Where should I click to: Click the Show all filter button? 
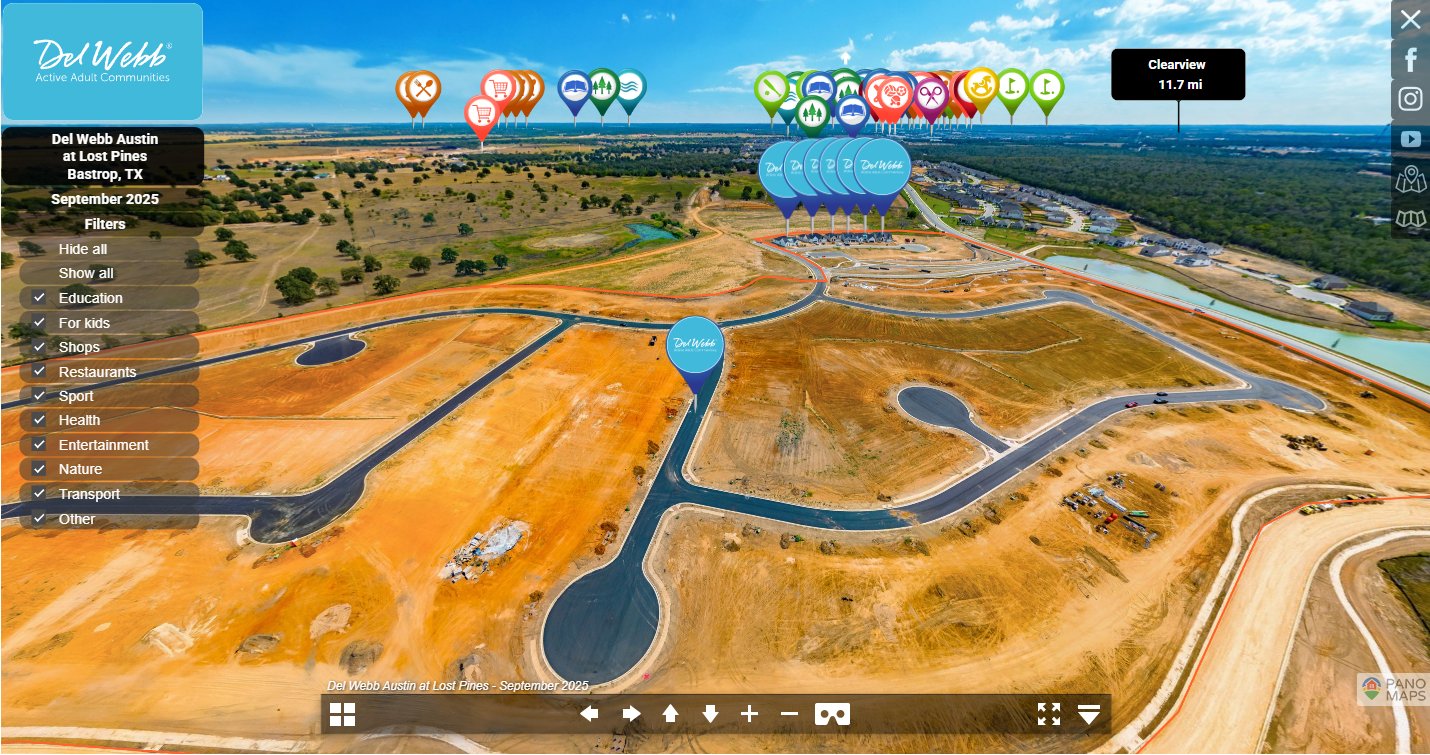point(86,273)
